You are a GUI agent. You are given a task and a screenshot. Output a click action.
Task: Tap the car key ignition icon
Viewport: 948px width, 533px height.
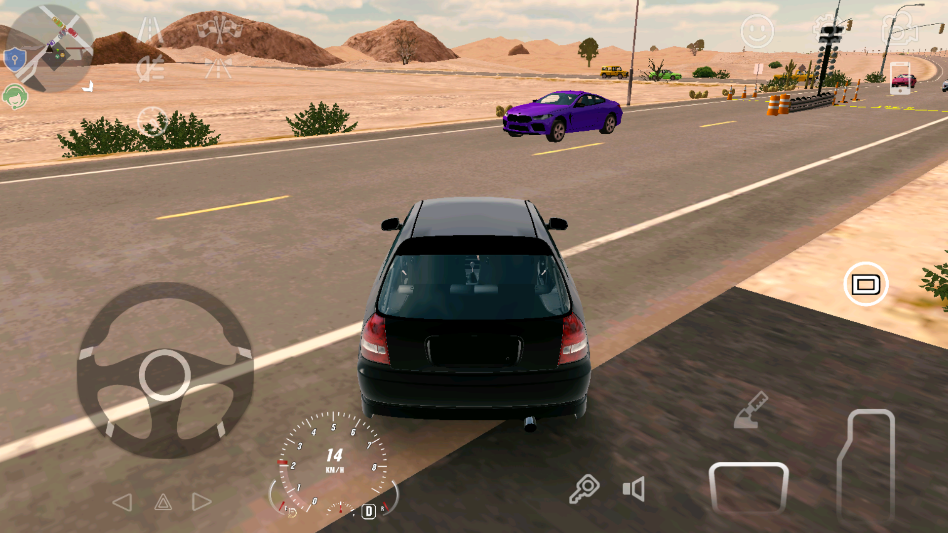click(x=583, y=488)
